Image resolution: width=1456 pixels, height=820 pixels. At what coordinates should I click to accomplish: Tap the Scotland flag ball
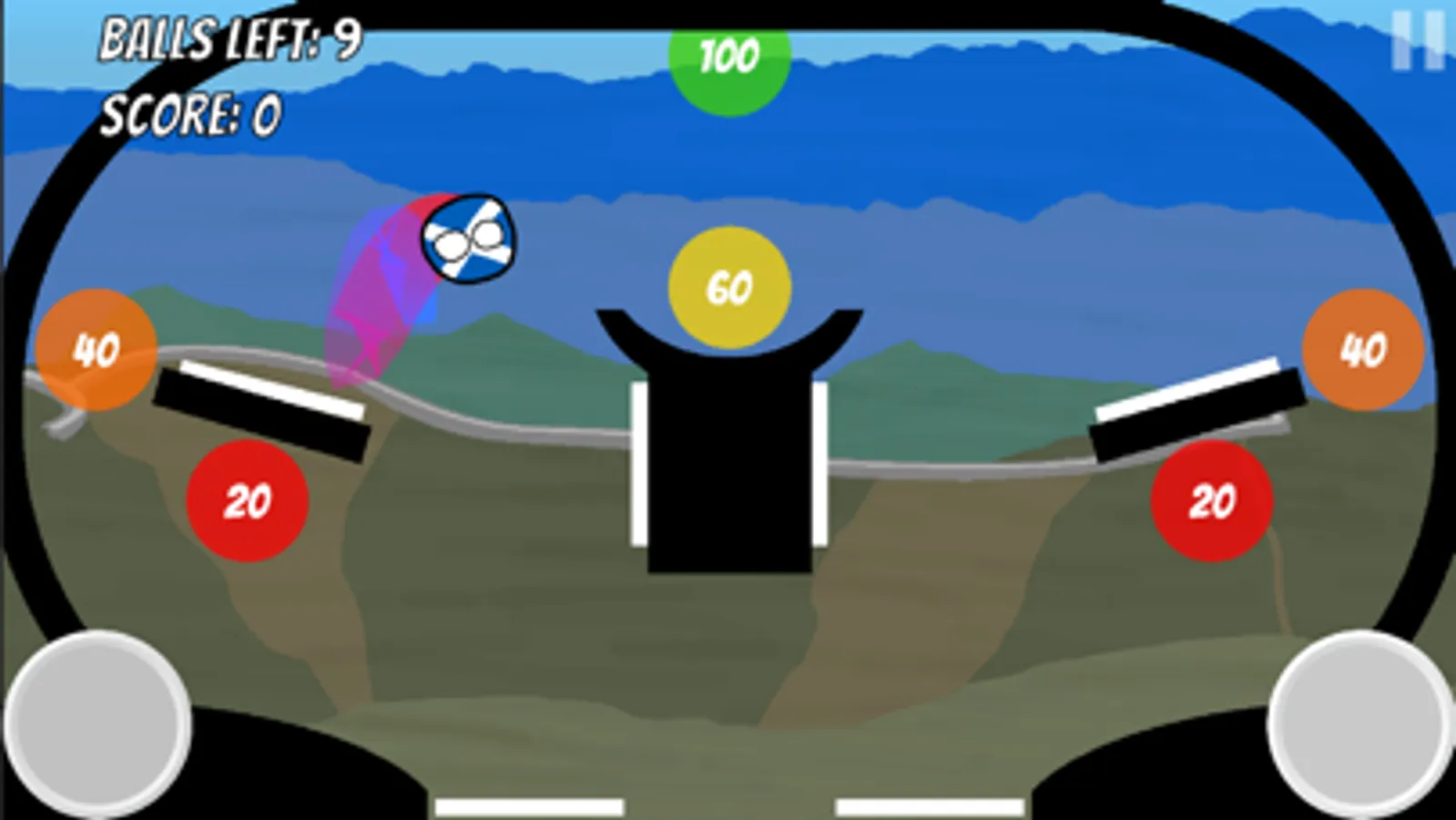[466, 239]
